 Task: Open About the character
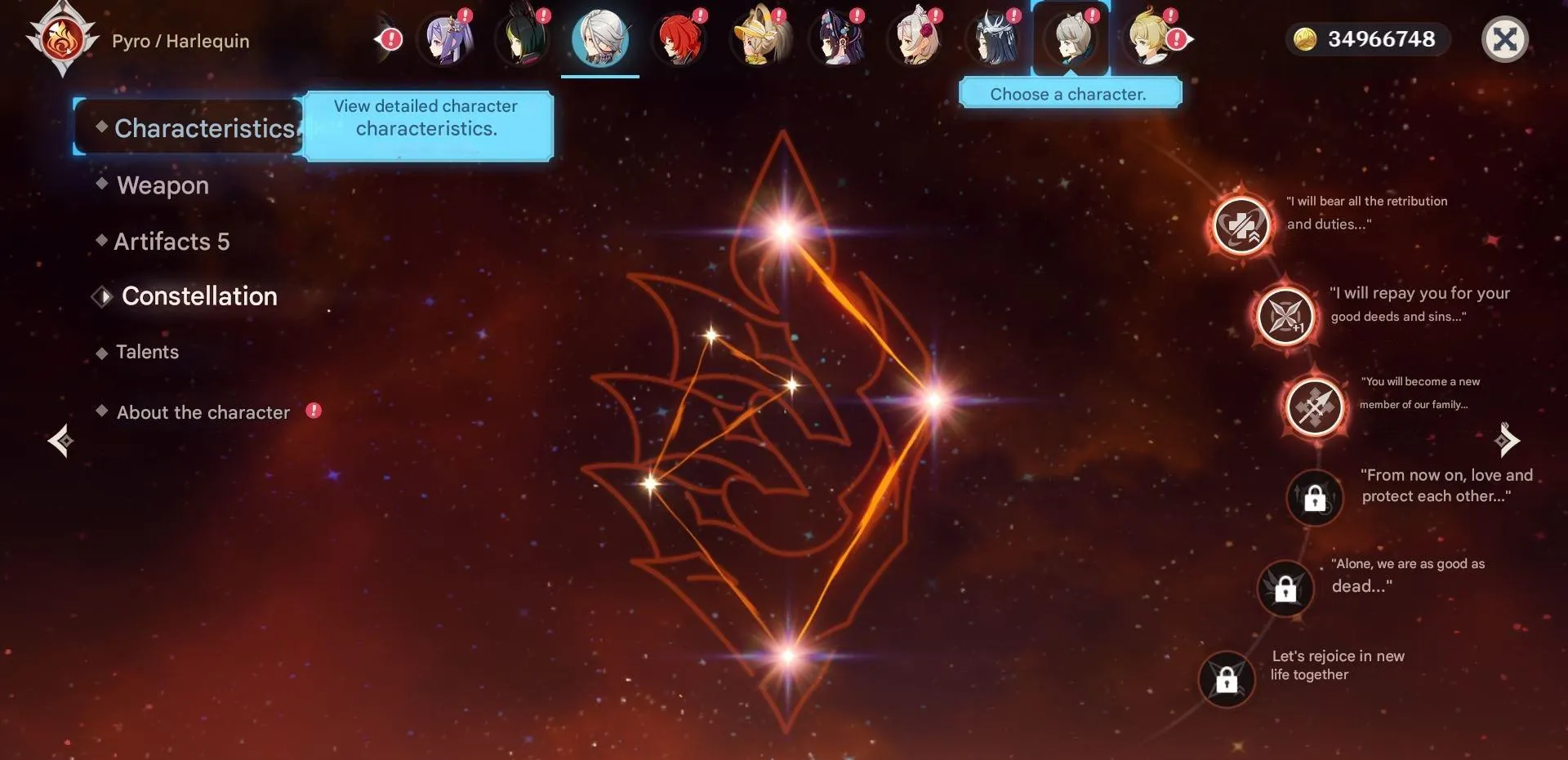click(203, 412)
